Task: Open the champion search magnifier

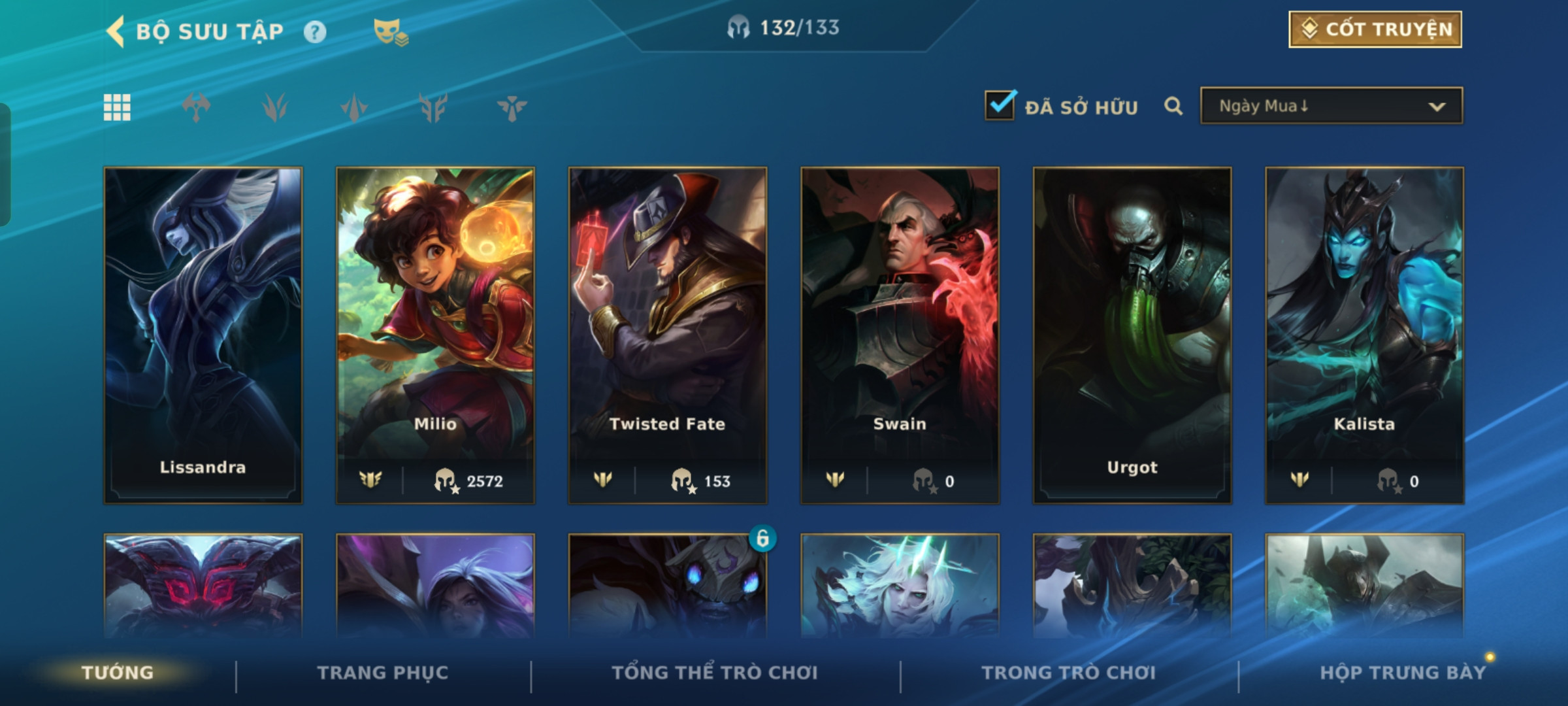Action: point(1173,106)
